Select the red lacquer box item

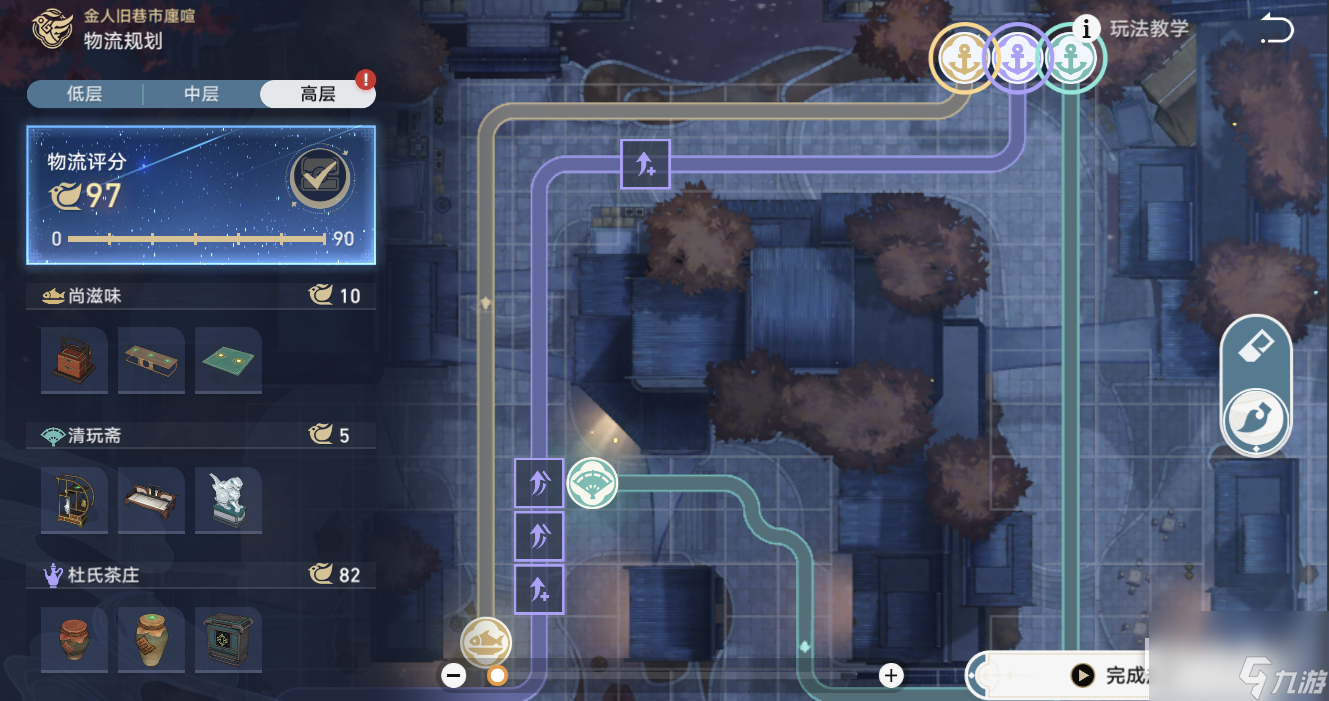tap(74, 360)
